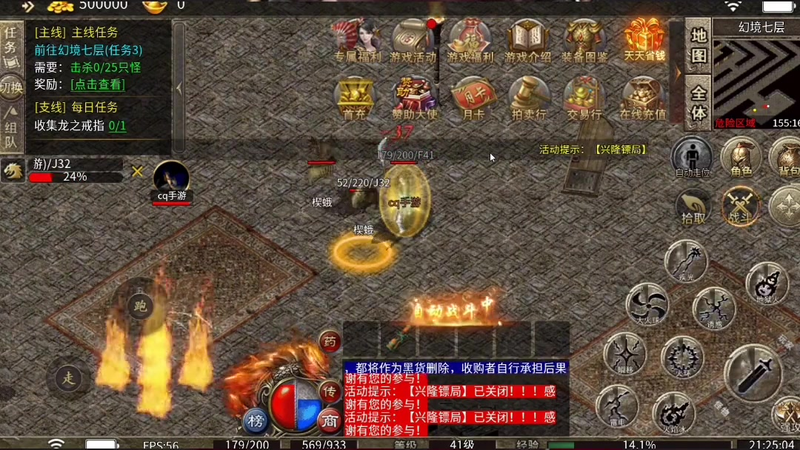Viewport: 800px width, 450px height.
Task: Click the 点击查看 quest reward link
Action: point(98,85)
